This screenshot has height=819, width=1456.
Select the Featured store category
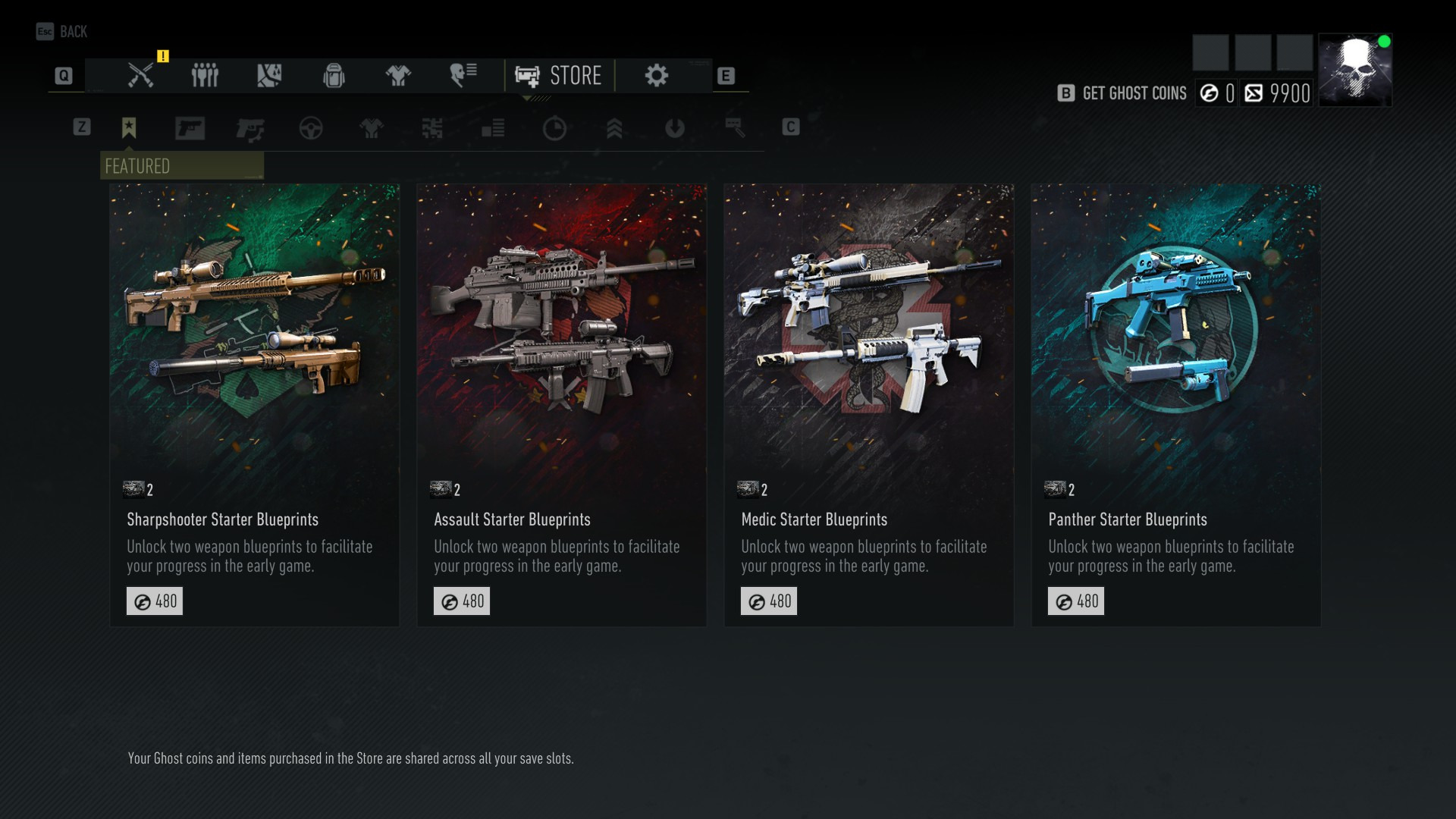[129, 128]
